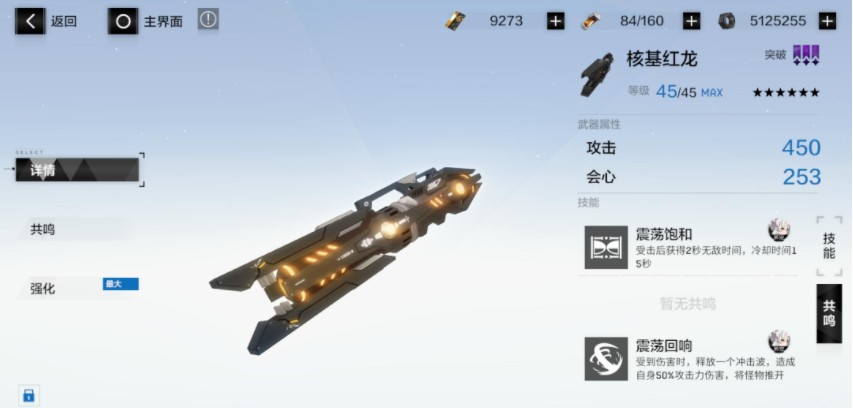Add more gold ticket currency (9273)

(556, 20)
